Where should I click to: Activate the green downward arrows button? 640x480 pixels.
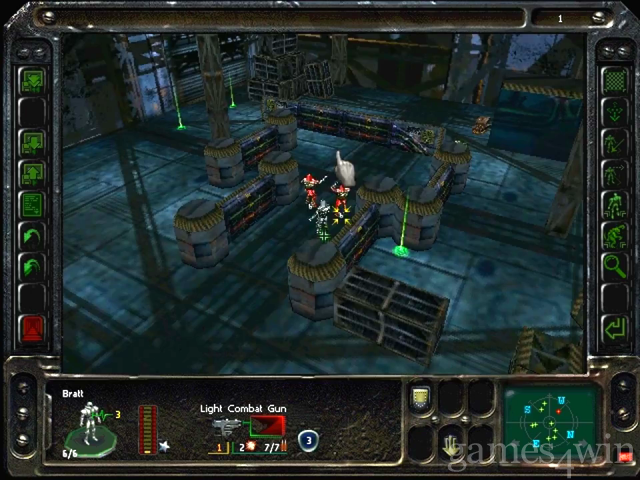[x=33, y=80]
